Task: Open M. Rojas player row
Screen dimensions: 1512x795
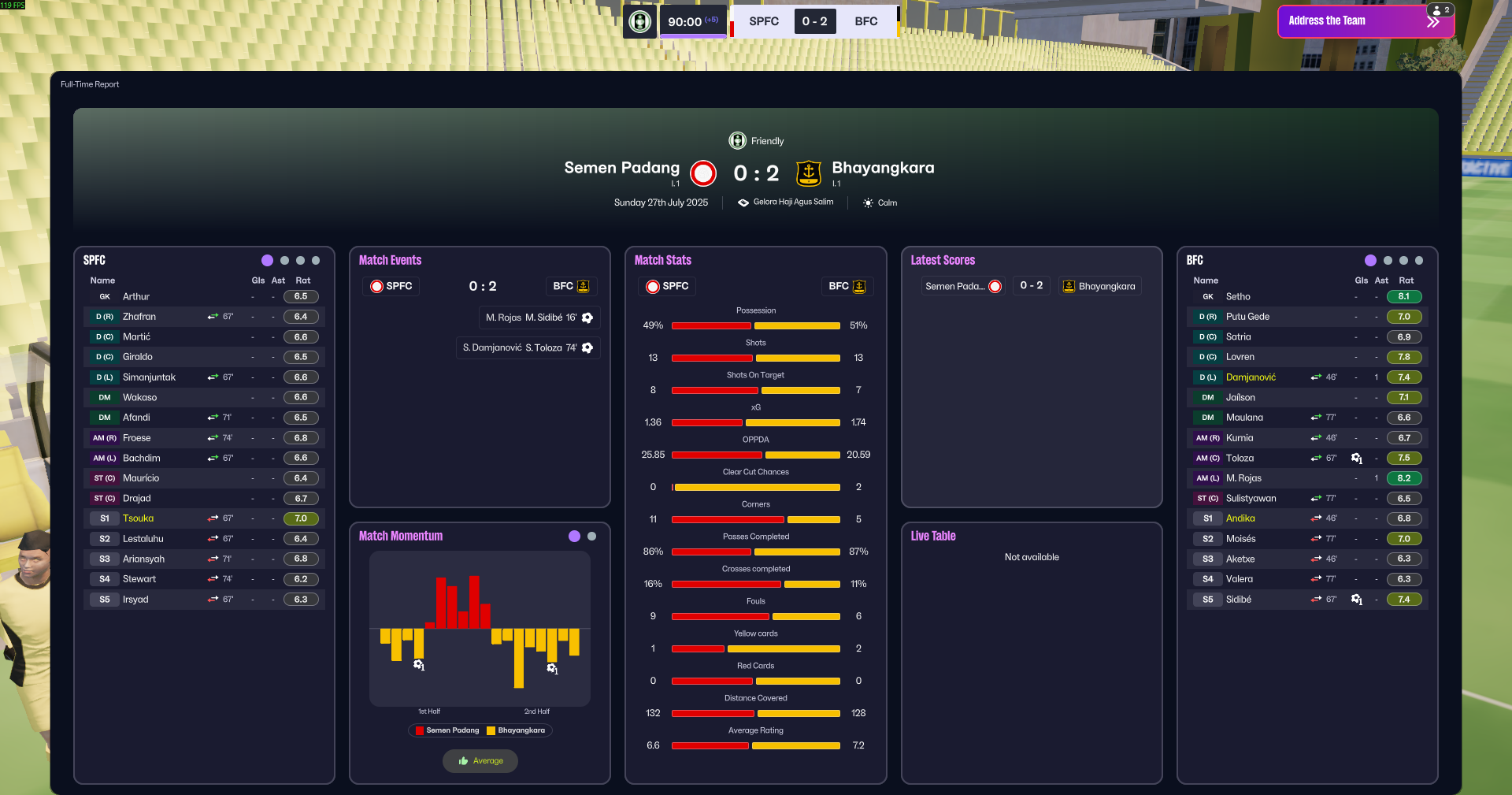Action: (x=1243, y=478)
